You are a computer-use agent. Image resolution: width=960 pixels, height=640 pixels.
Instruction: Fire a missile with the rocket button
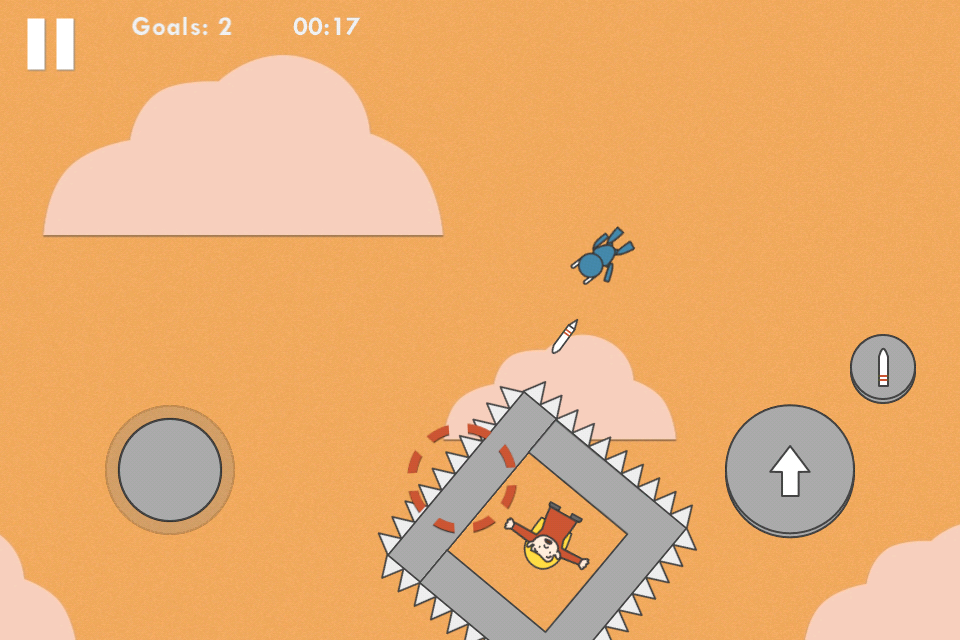(x=882, y=367)
